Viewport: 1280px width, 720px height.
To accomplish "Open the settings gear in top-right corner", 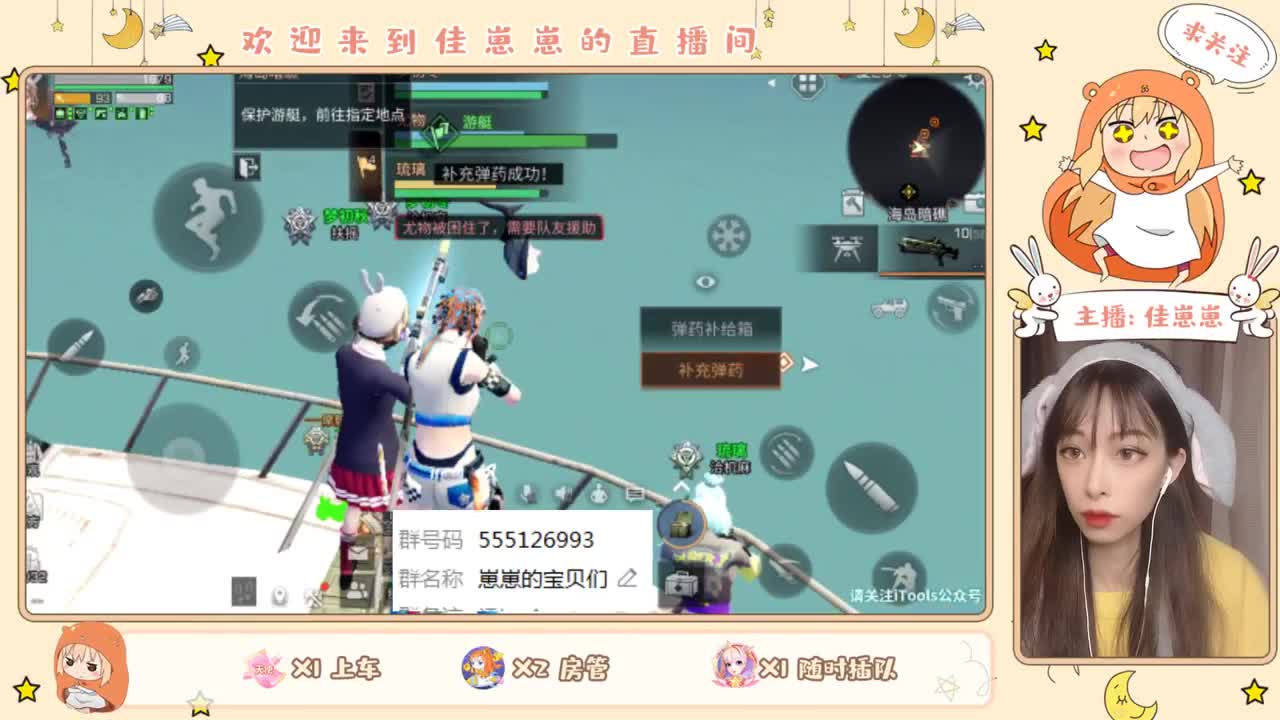I will [975, 80].
